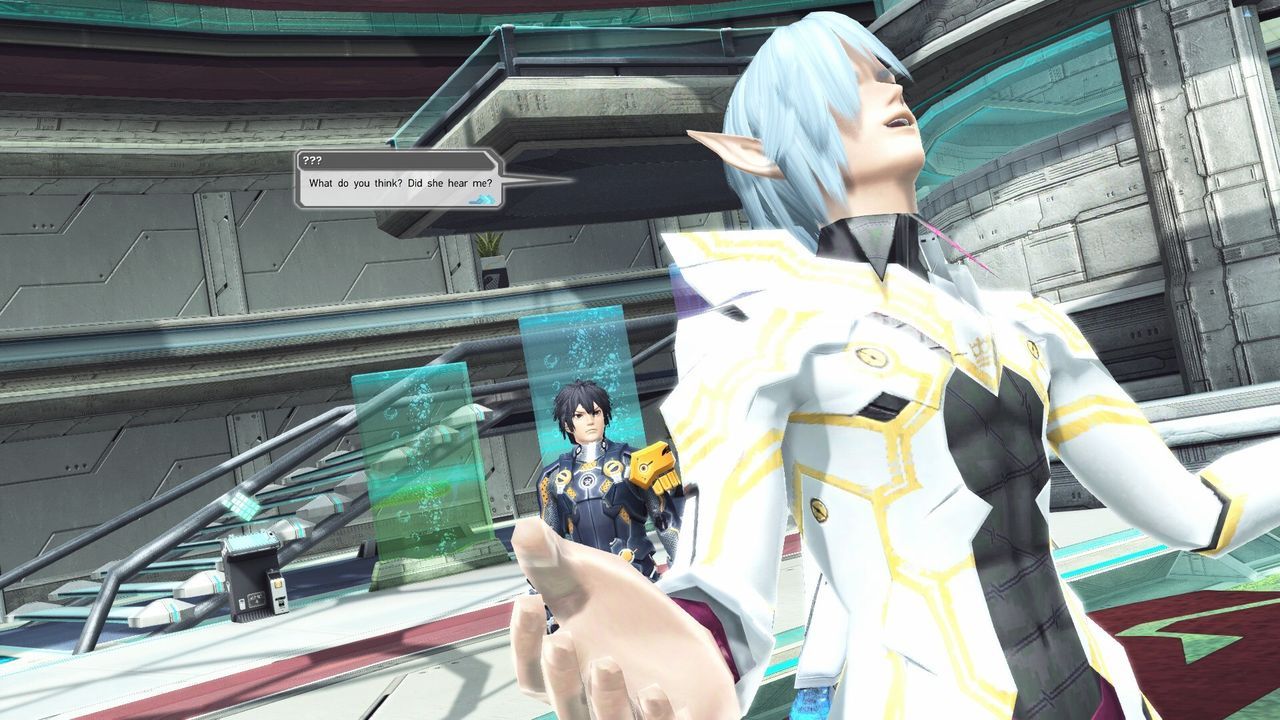Click the potted plant on the upper ledge
1280x720 pixels.
(489, 245)
